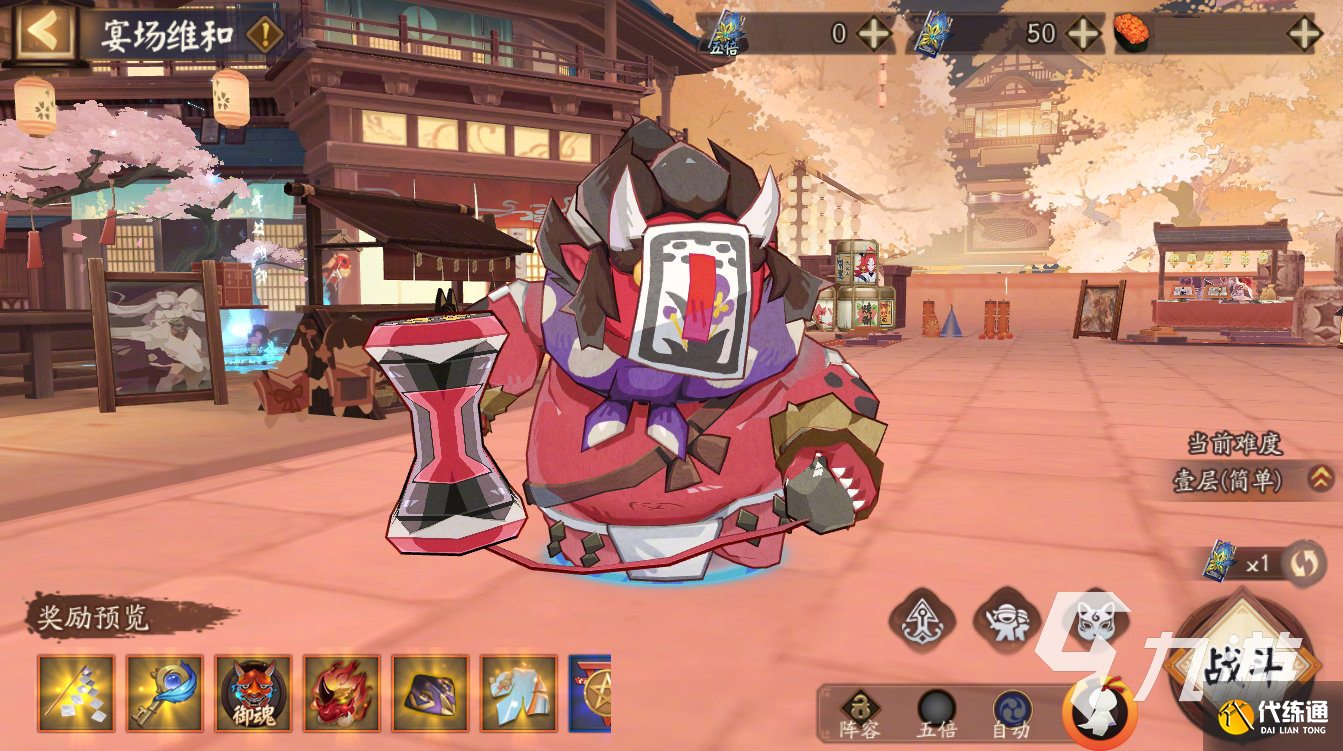Viewport: 1343px width, 751px height.
Task: View the purple cloth reward item
Action: [x=430, y=692]
